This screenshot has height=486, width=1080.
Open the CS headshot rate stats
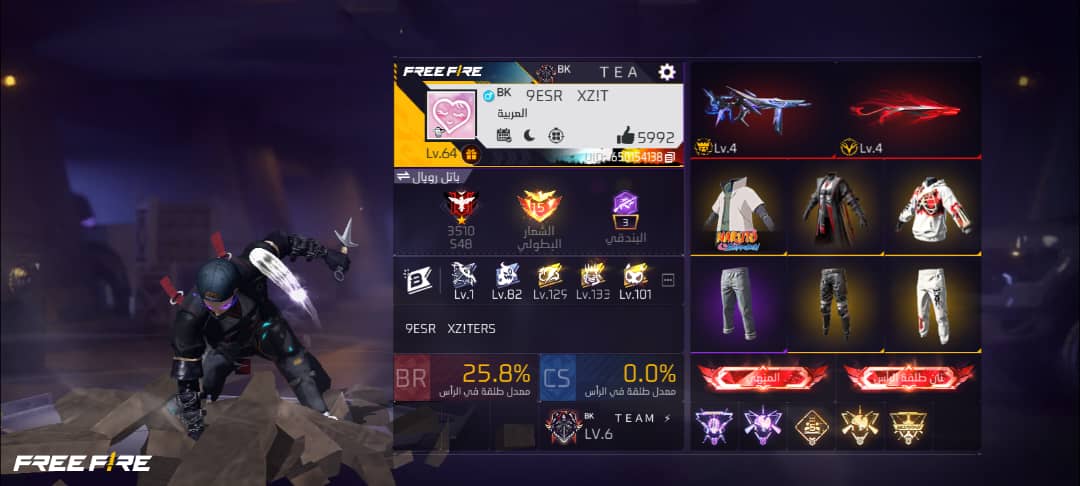(611, 378)
